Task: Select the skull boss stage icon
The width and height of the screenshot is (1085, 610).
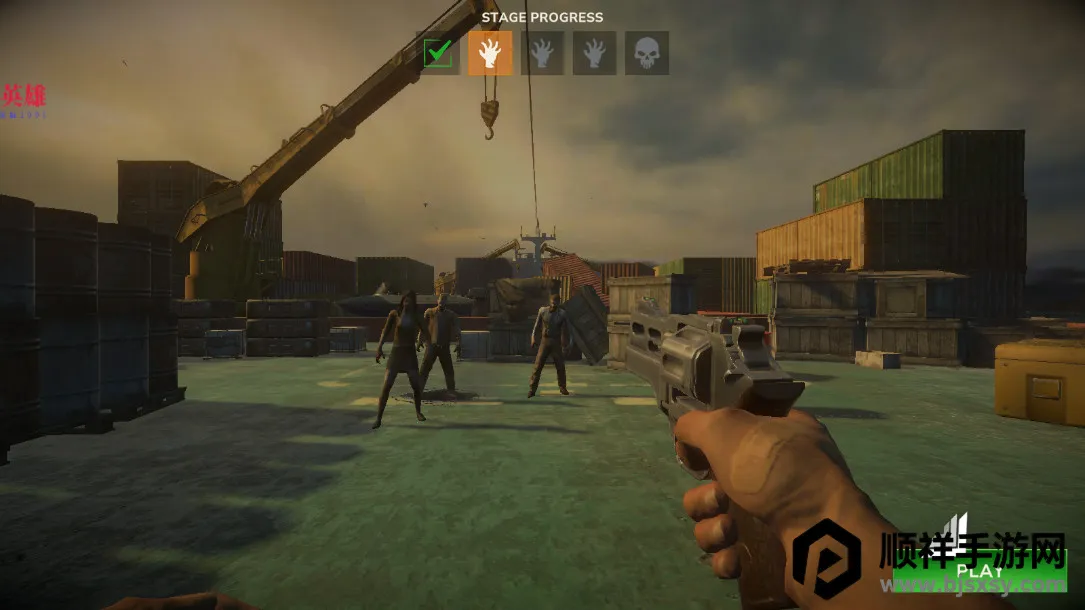Action: click(647, 53)
